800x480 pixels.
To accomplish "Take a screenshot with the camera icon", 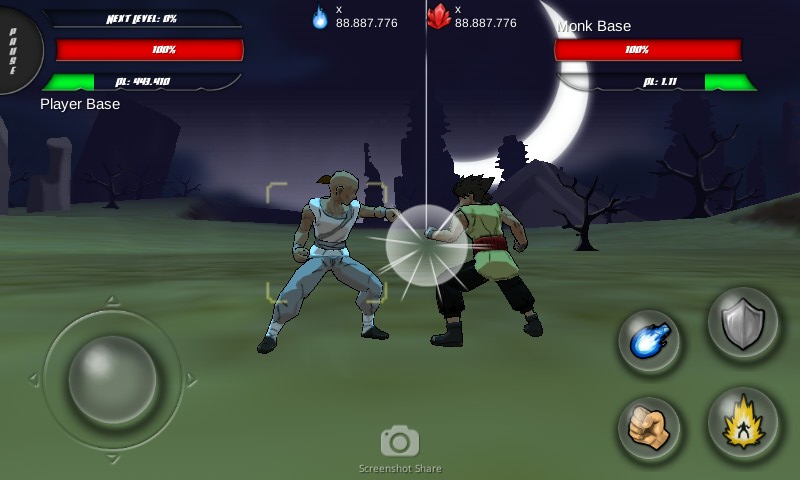I will click(x=400, y=441).
